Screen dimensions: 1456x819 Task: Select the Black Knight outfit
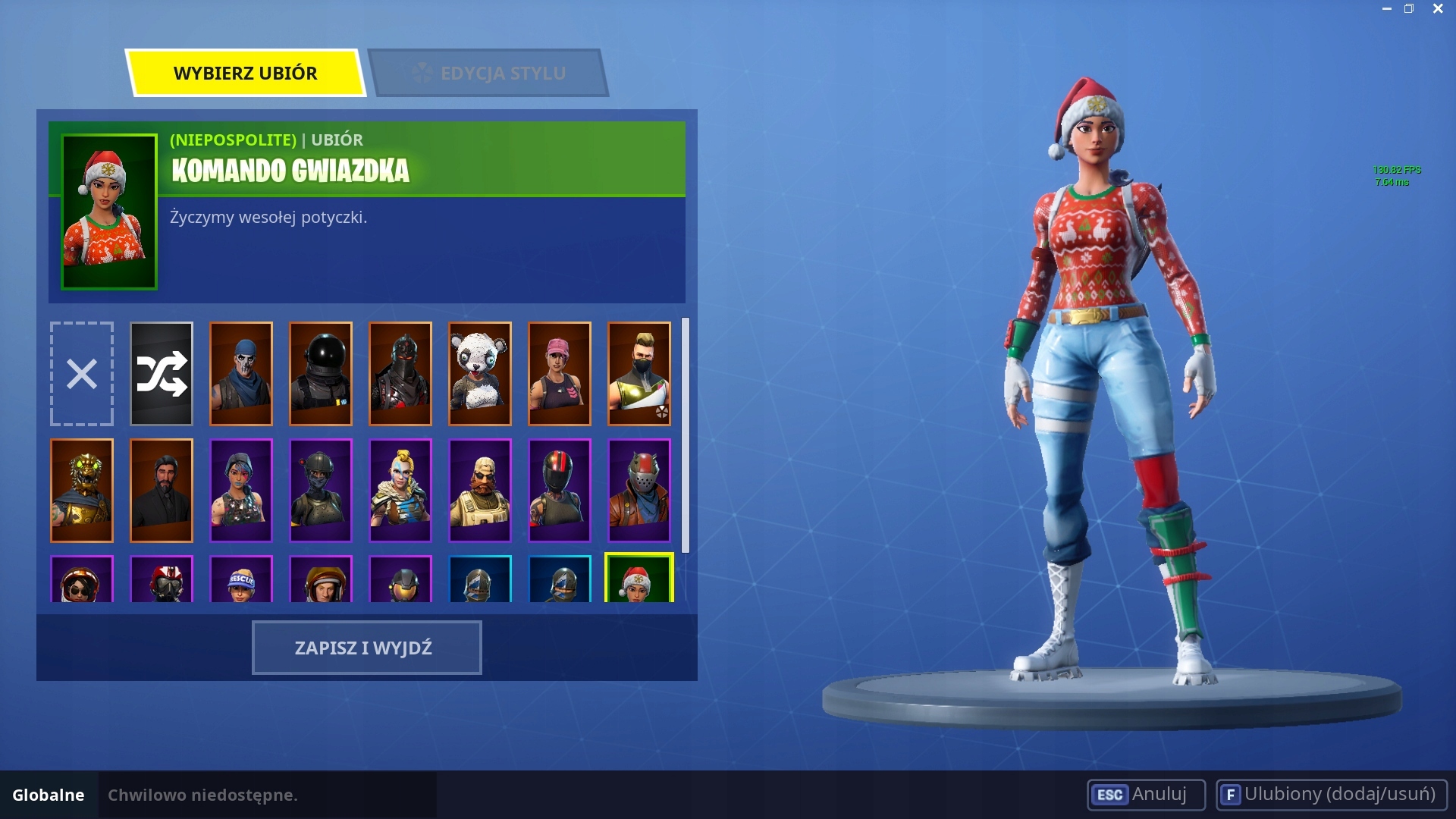pos(400,374)
